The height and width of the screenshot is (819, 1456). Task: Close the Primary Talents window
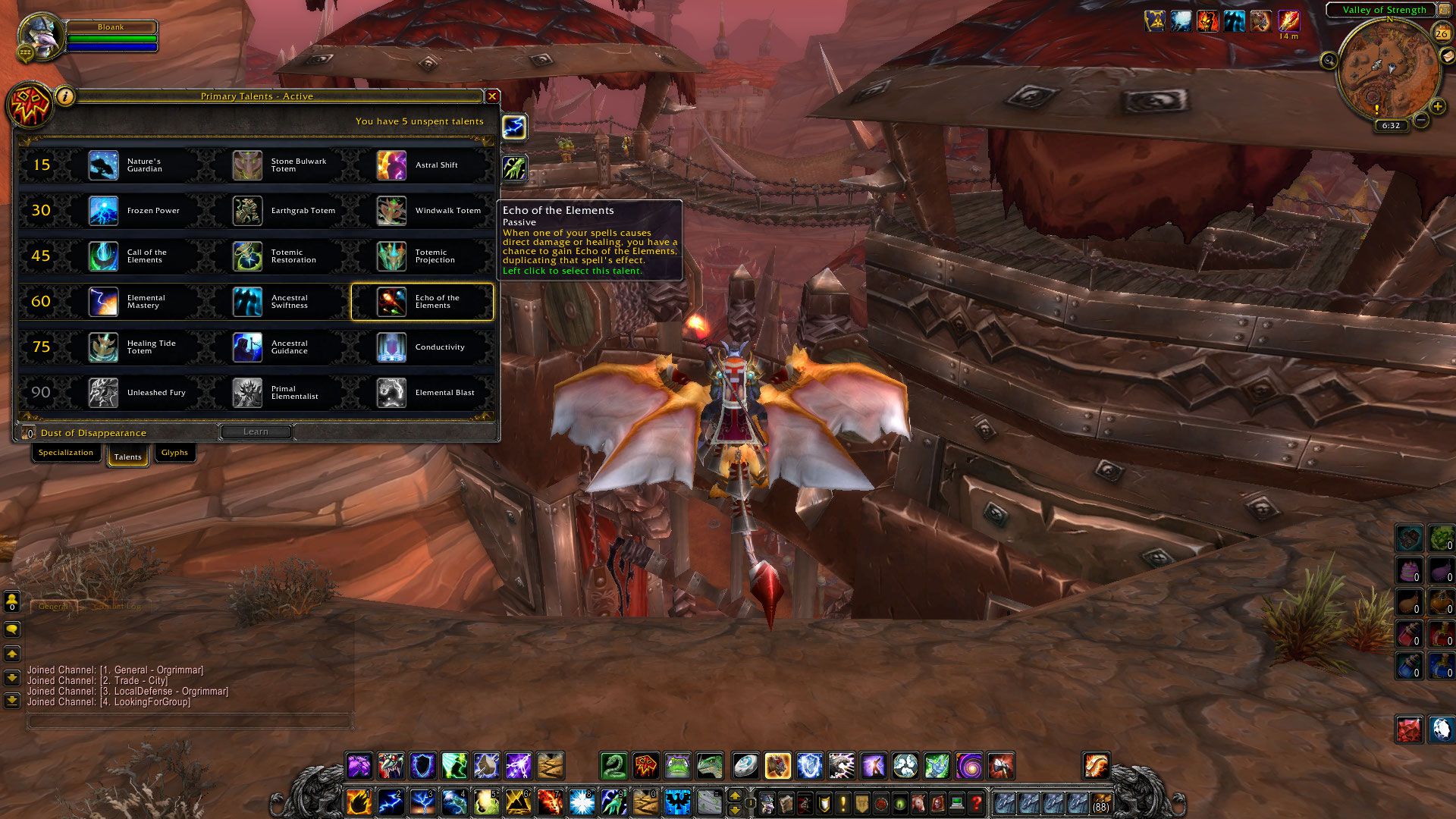(x=492, y=96)
